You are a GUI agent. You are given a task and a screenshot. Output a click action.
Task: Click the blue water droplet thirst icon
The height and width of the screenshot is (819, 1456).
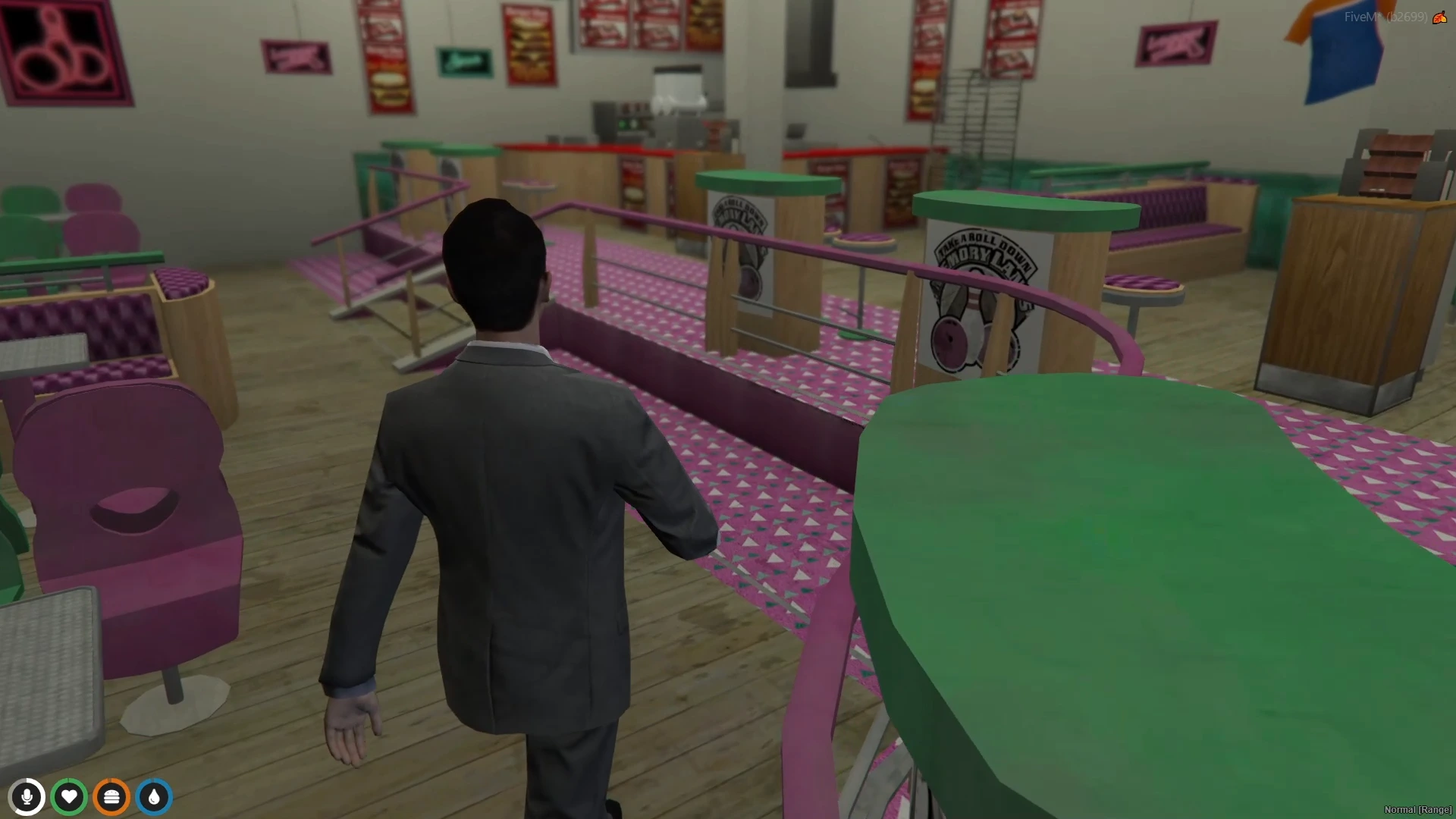(154, 796)
